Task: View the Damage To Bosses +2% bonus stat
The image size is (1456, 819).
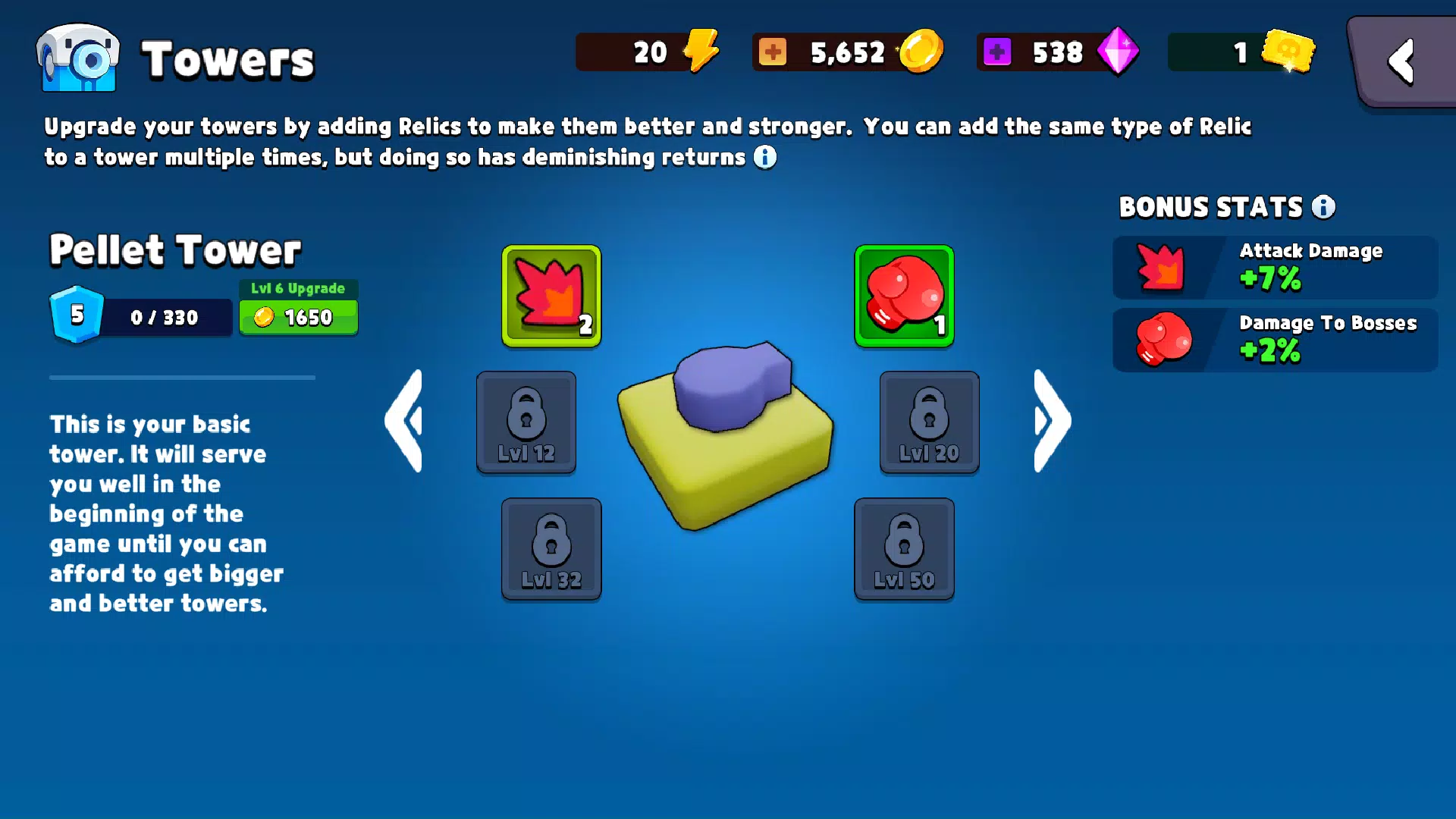Action: click(x=1274, y=339)
